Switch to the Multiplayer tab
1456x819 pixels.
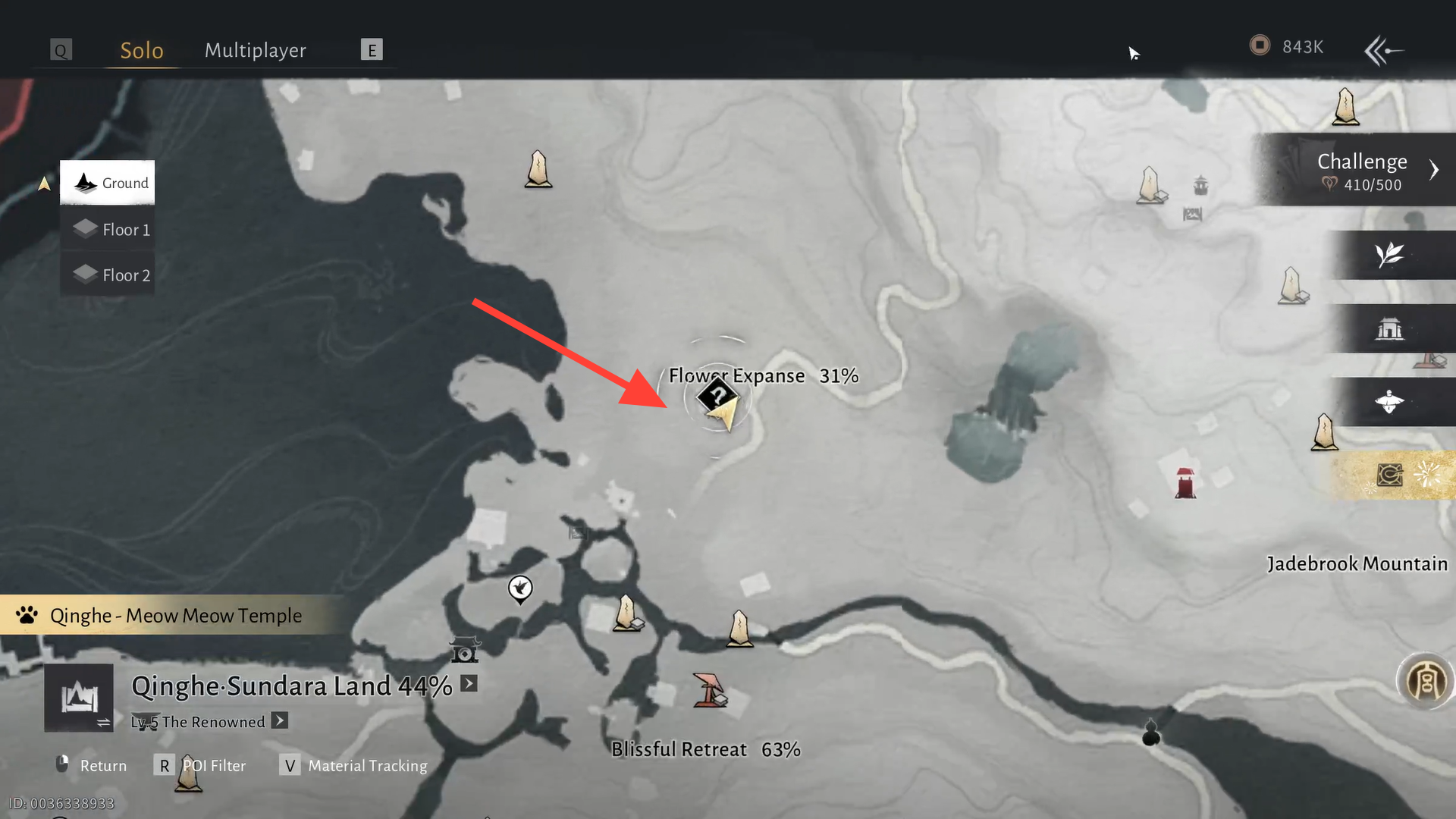255,50
